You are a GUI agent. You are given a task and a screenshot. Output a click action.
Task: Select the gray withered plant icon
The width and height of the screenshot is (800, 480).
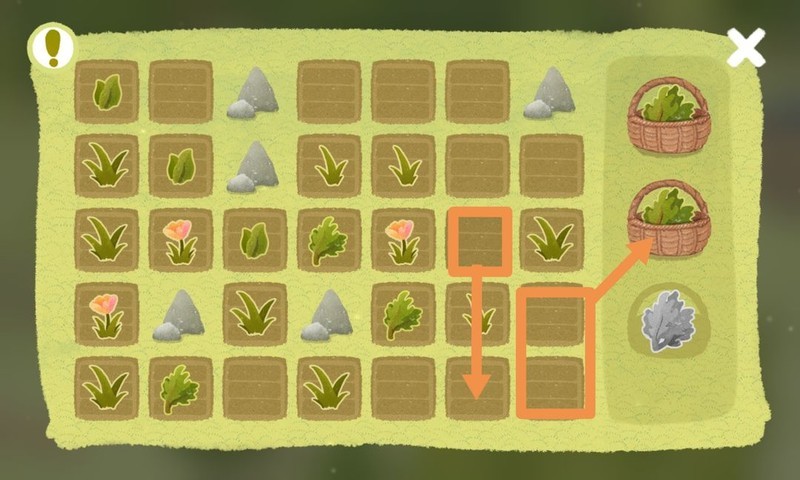(x=668, y=321)
